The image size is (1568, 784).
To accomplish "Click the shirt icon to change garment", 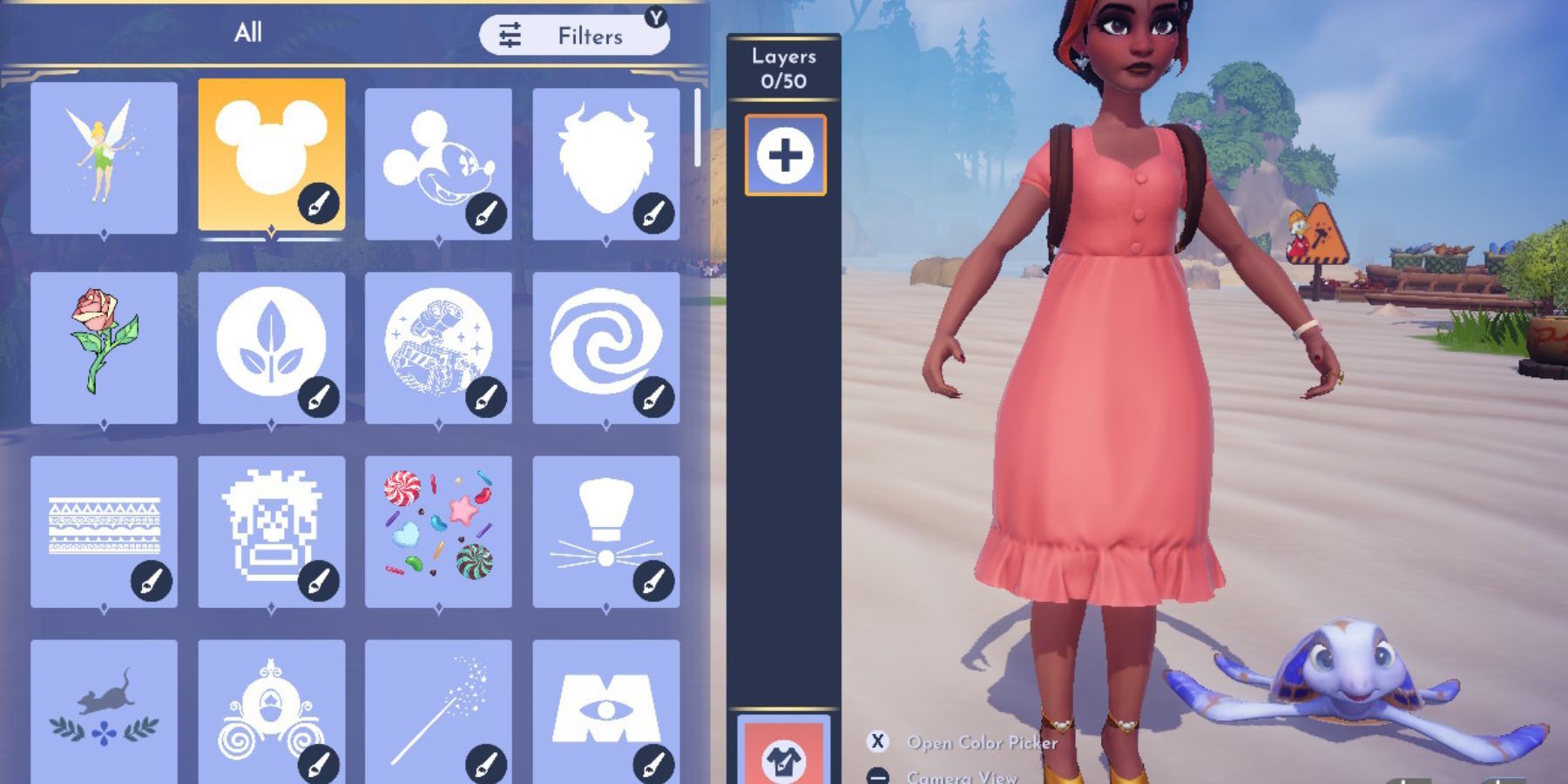I will [785, 762].
